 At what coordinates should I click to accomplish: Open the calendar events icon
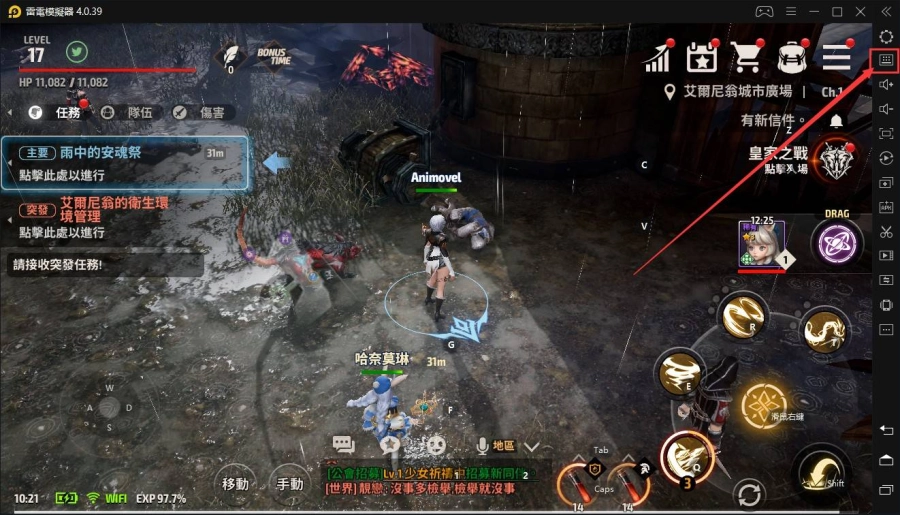702,58
